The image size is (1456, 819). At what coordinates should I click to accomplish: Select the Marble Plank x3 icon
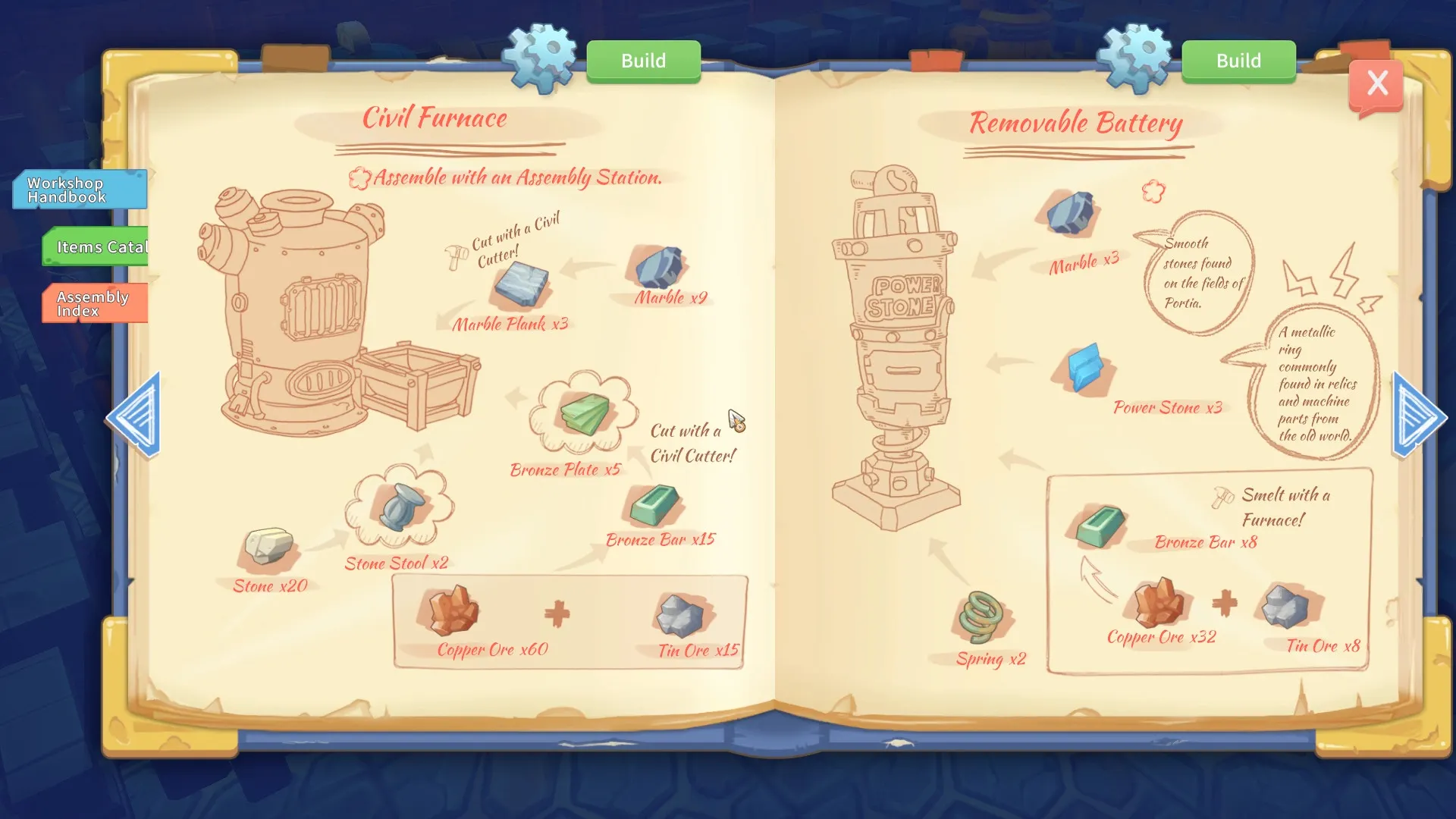pos(521,281)
